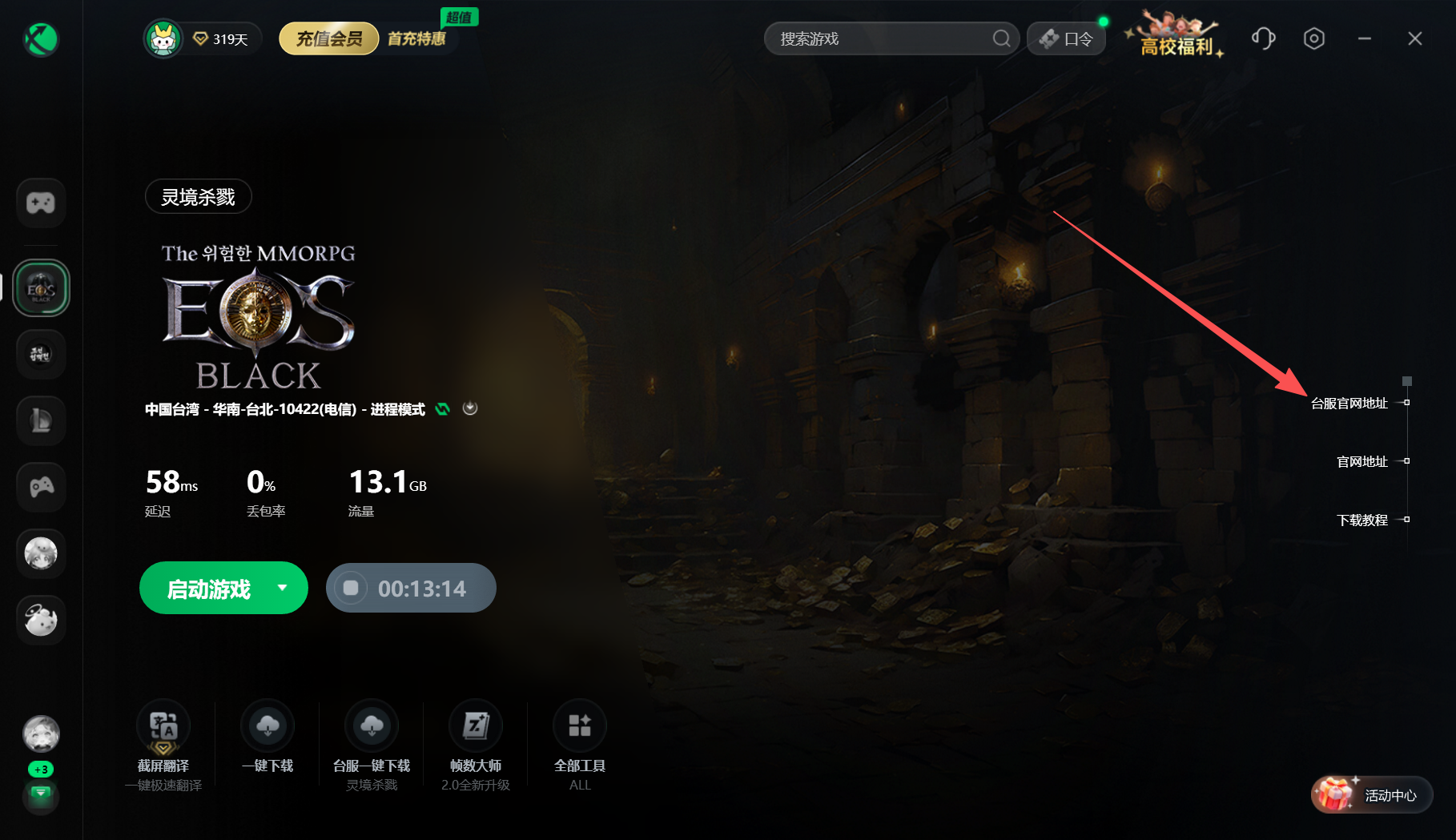Open the dropdown arrow beside 启动游戏
The height and width of the screenshot is (840, 1456).
pyautogui.click(x=282, y=588)
